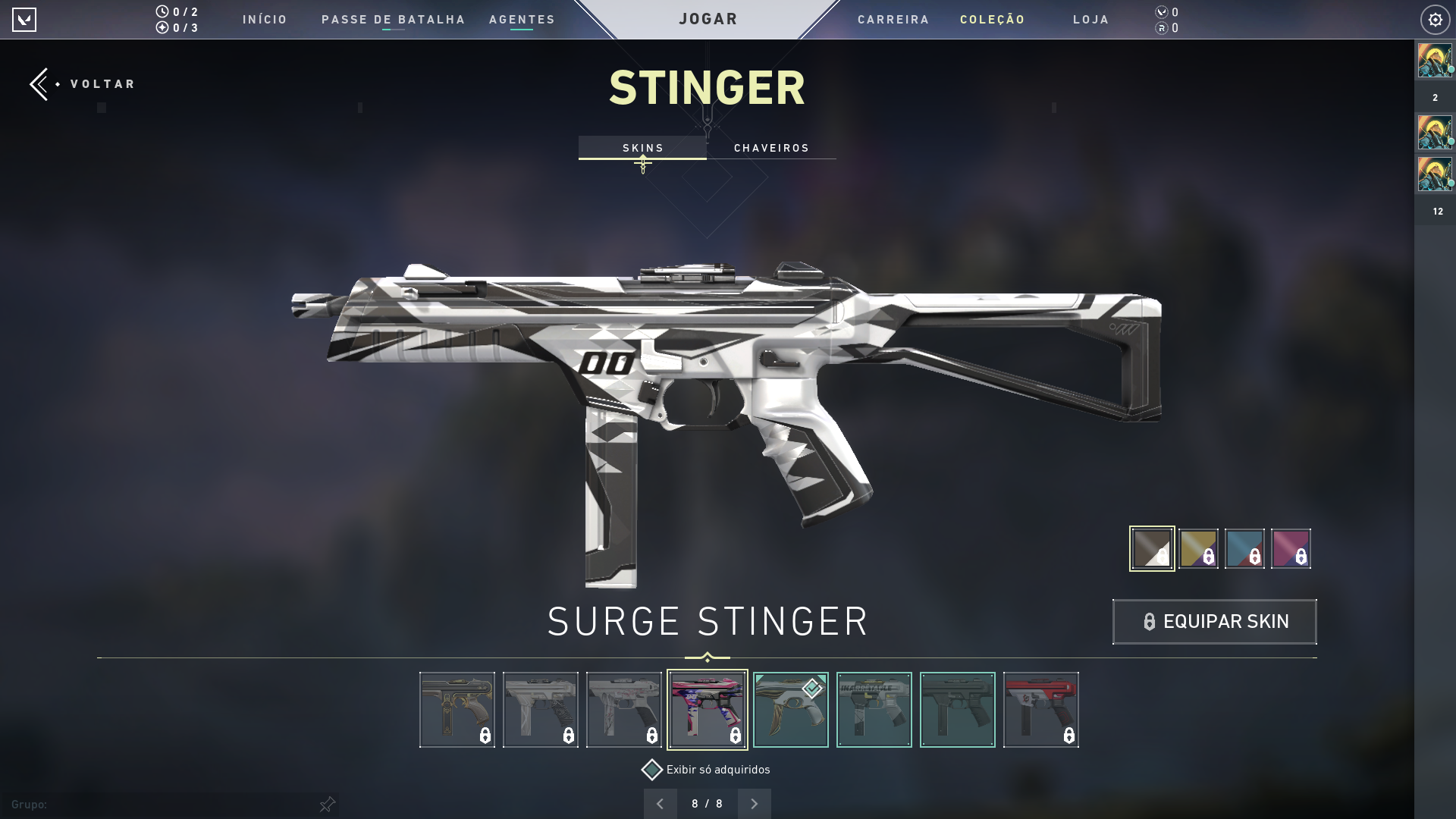Click the previous page arrow below the skins

coord(661,803)
